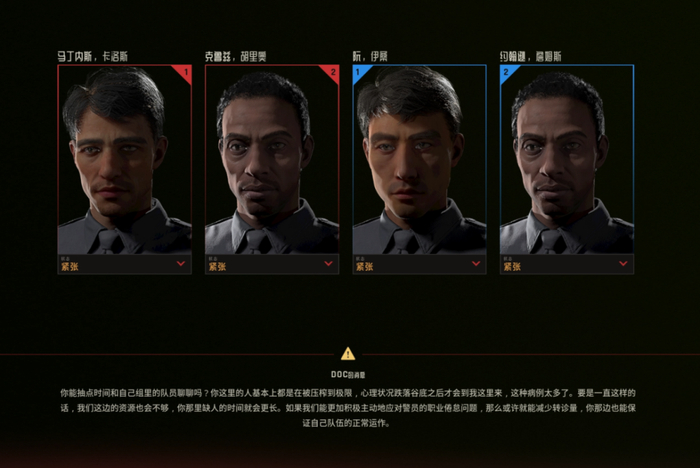This screenshot has width=700, height=468.
Task: Select the 马丁内斯 officer portrait card
Action: (x=124, y=160)
